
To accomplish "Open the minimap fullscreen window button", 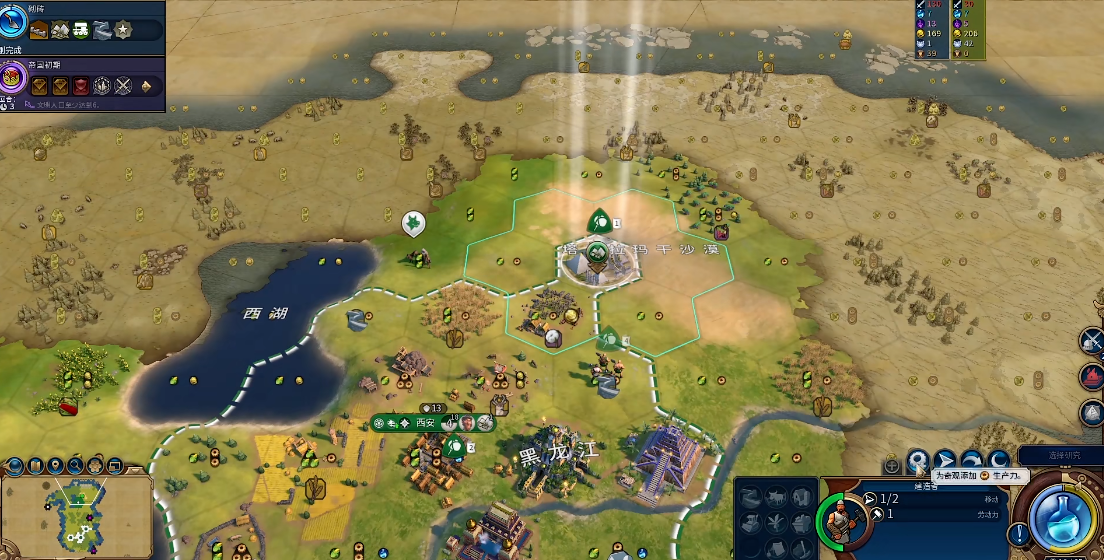I will [114, 465].
